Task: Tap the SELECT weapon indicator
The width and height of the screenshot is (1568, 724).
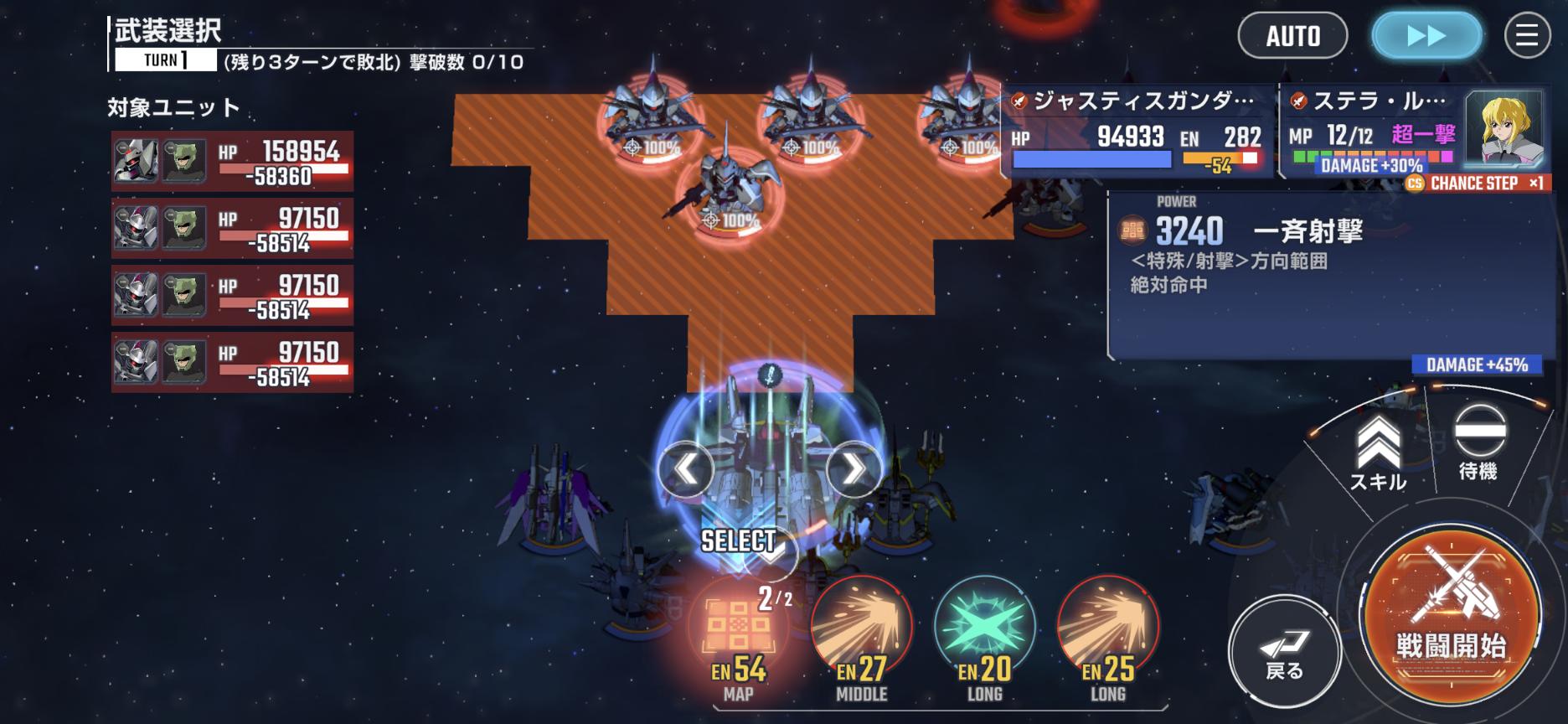Action: [x=739, y=542]
